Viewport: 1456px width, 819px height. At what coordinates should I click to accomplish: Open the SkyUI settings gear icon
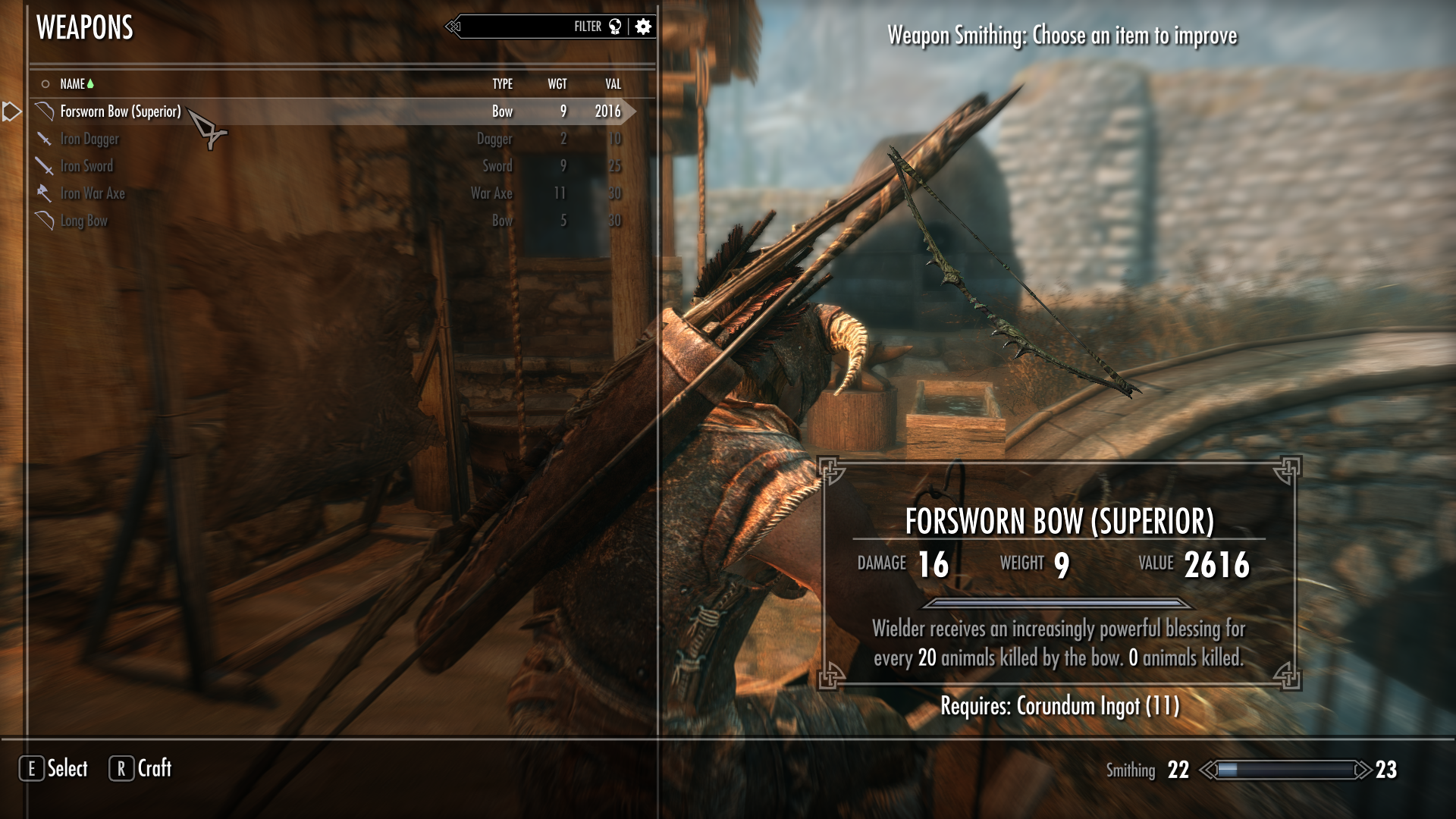(642, 26)
